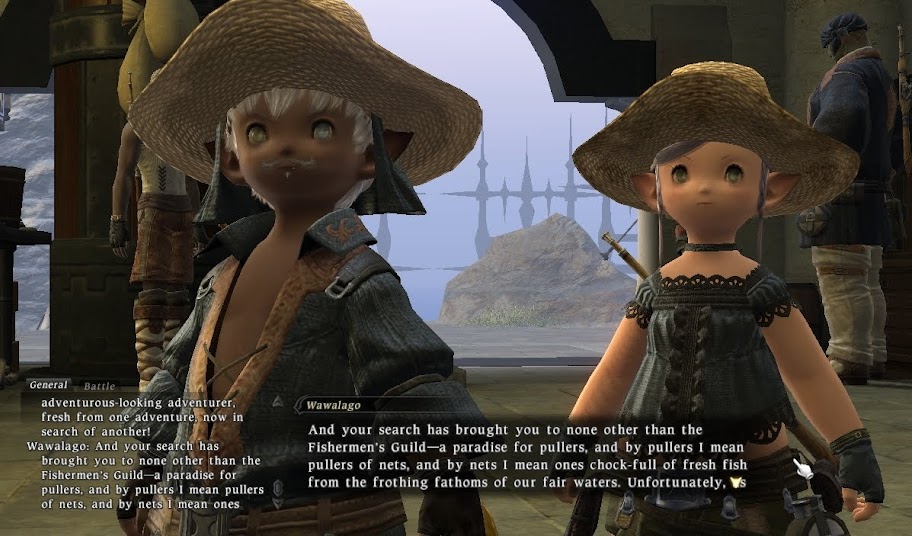This screenshot has height=536, width=912.
Task: Switch to the Battle chat tab
Action: (99, 385)
